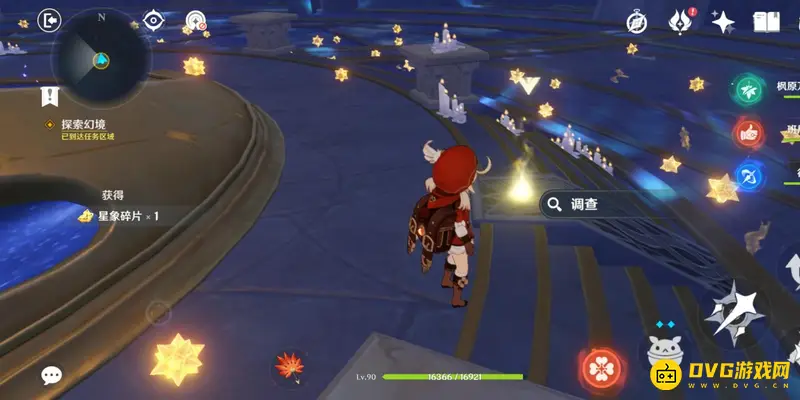Open the battle pass wings icon

coord(682,20)
